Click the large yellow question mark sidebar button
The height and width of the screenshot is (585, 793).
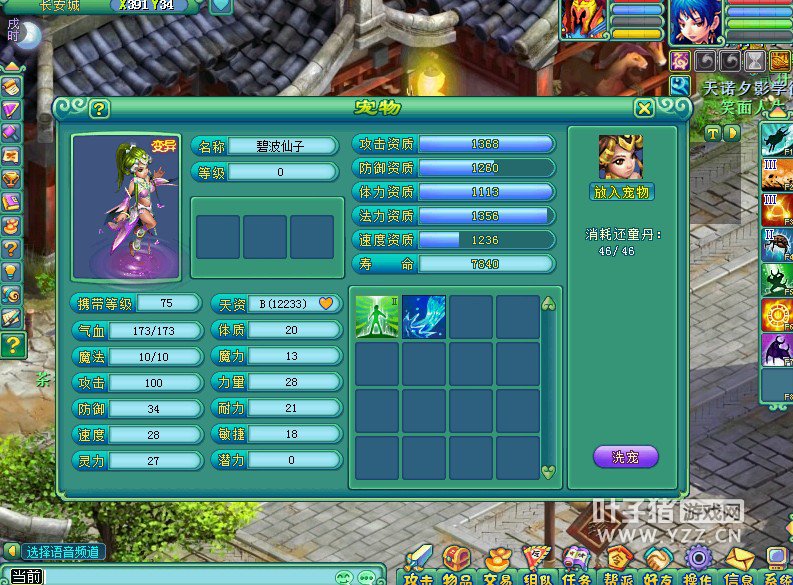pos(12,346)
